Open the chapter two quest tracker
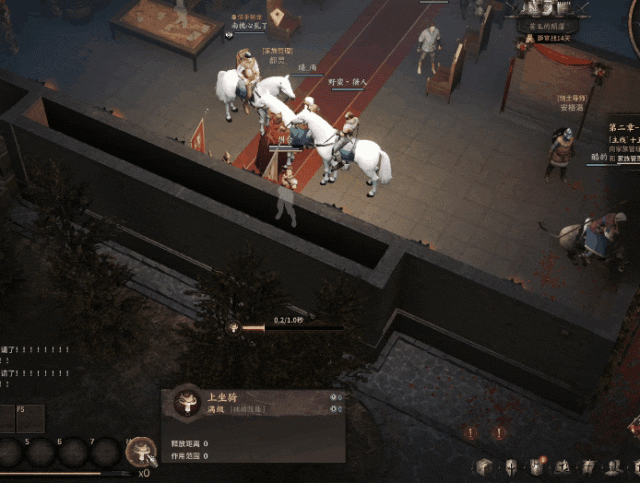 624,130
